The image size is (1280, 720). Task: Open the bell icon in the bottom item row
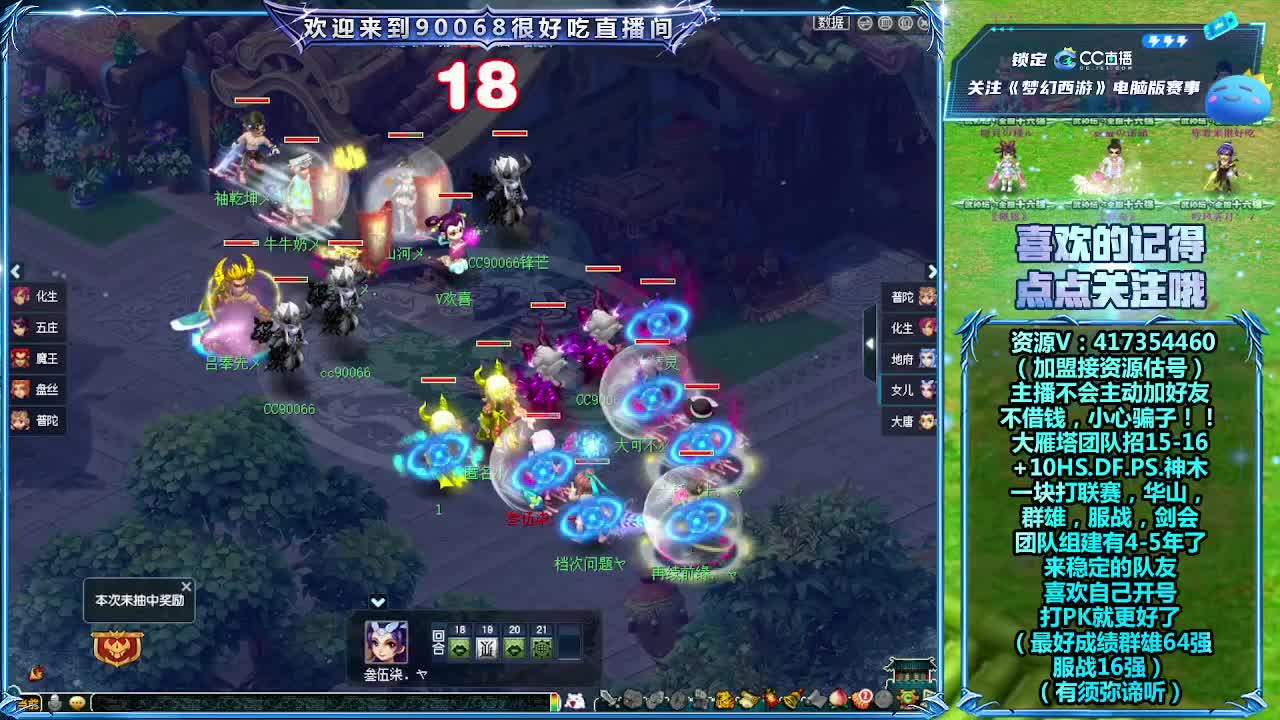click(x=790, y=700)
